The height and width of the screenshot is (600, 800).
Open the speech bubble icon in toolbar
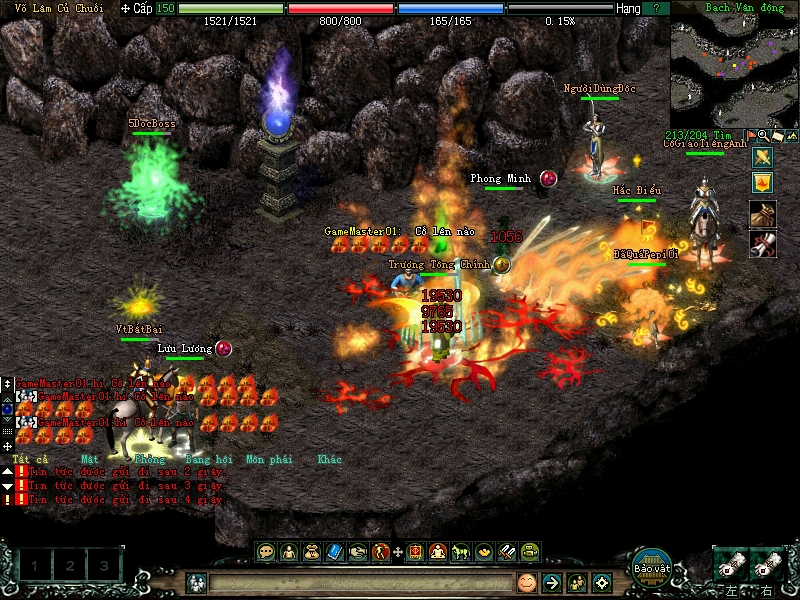[266, 551]
